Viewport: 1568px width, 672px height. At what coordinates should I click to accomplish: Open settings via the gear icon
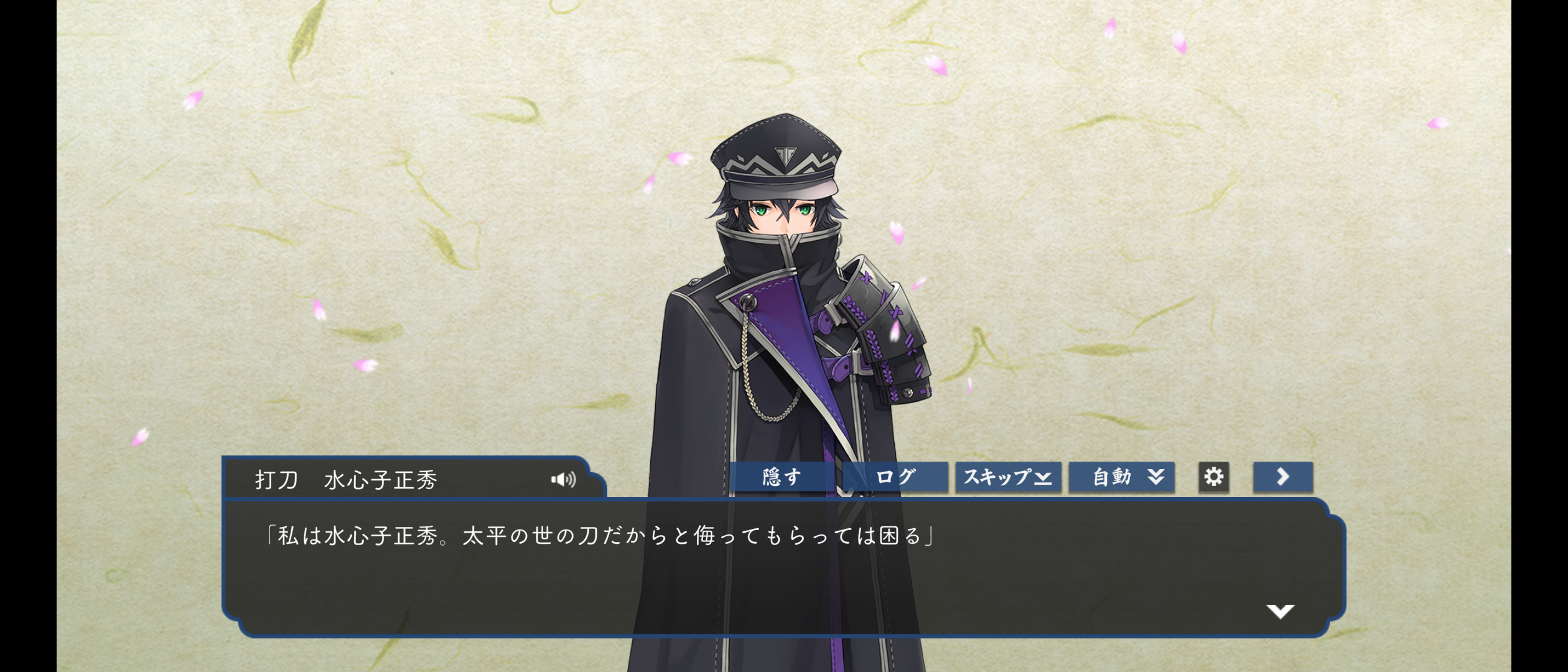(x=1213, y=477)
